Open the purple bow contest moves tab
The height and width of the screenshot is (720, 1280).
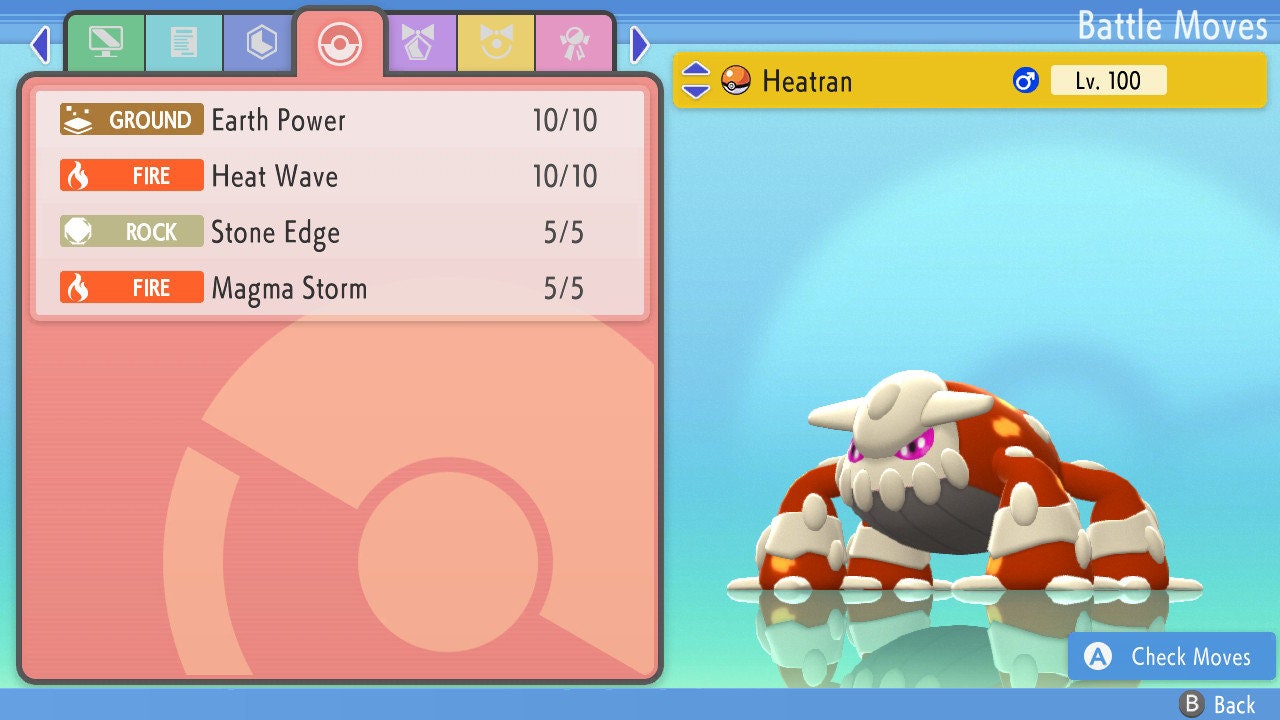click(x=419, y=42)
